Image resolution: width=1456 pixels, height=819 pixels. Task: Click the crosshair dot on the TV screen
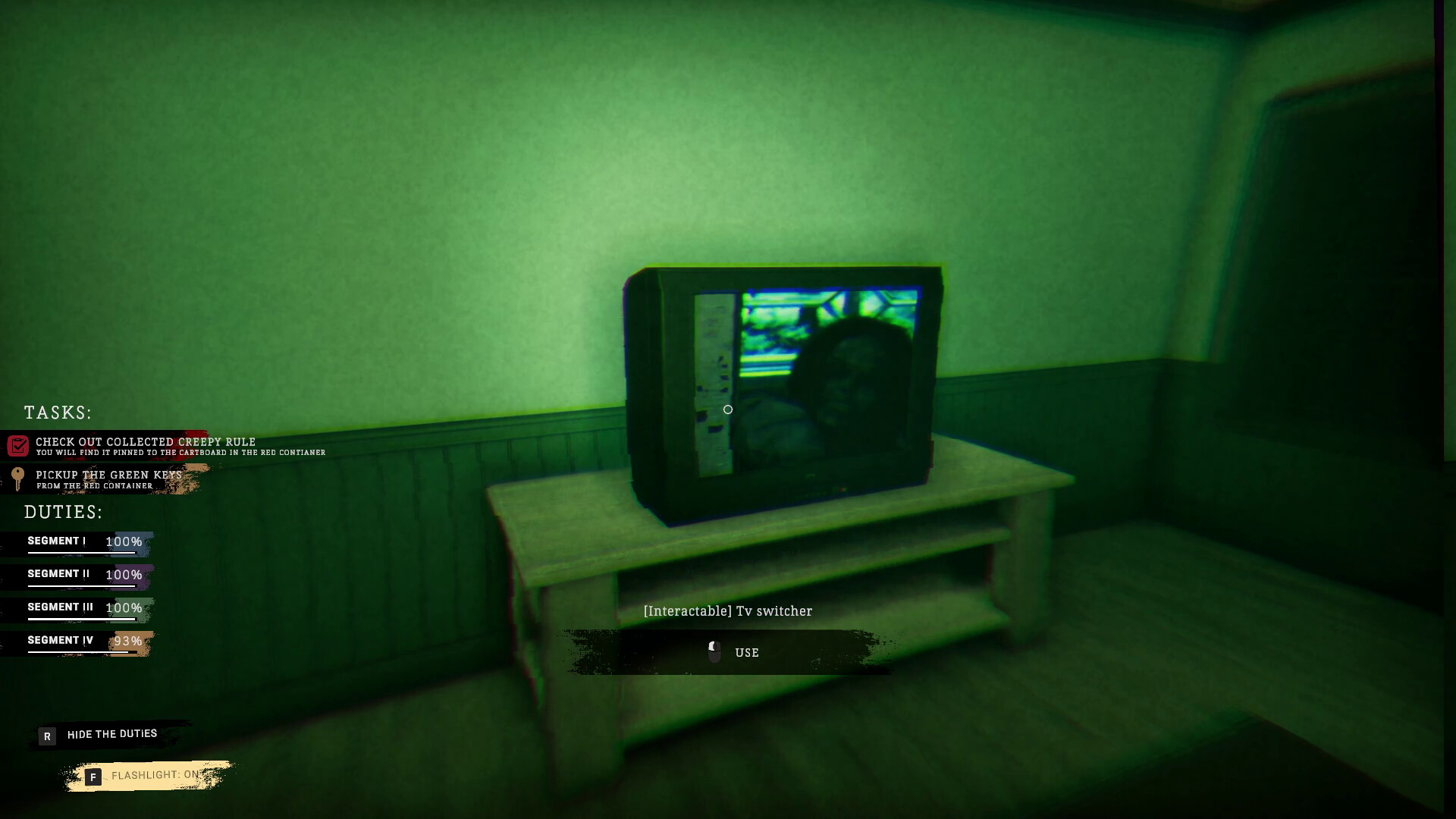pyautogui.click(x=727, y=409)
